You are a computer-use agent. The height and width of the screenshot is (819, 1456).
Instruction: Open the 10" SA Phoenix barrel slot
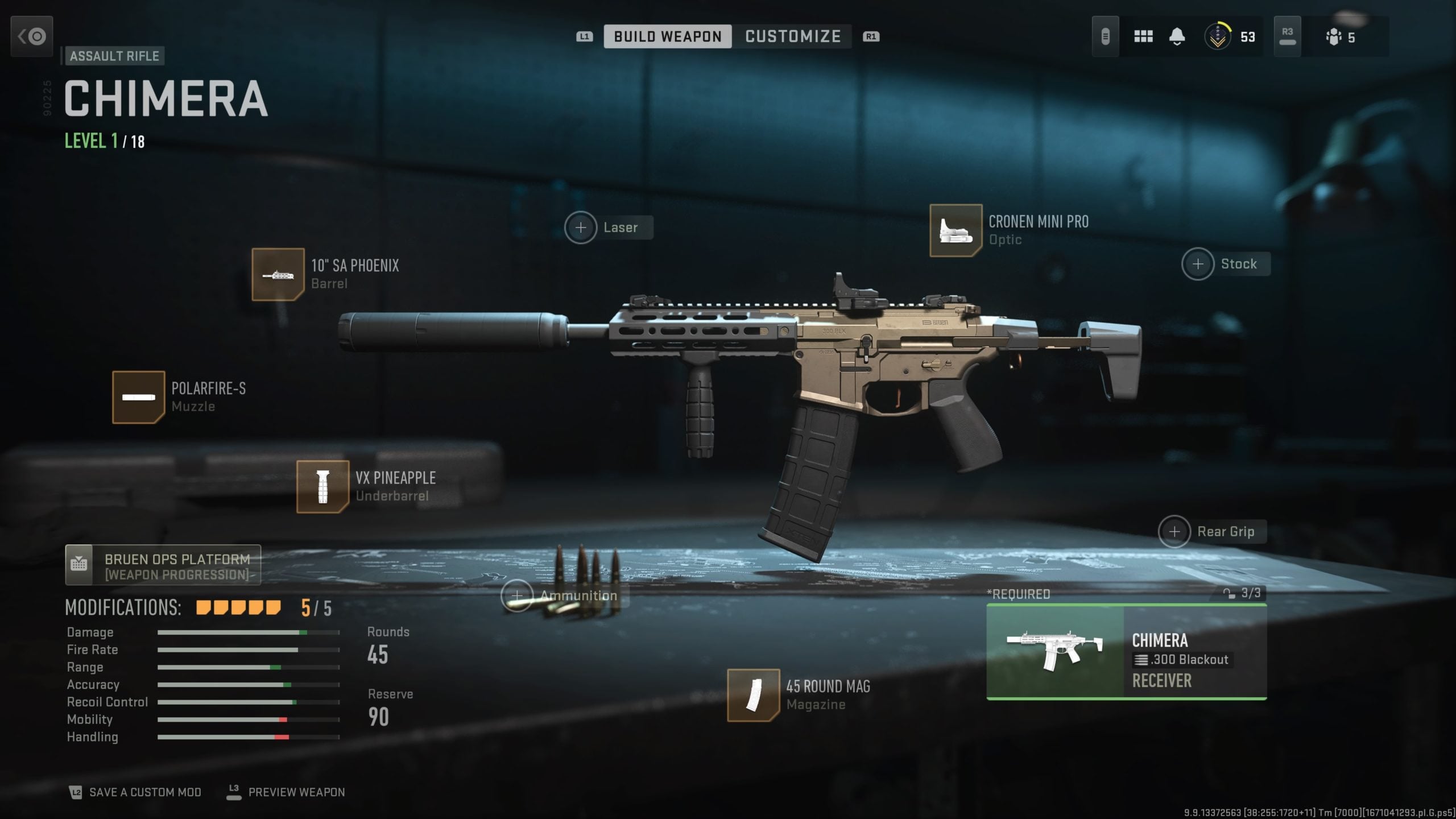[x=278, y=274]
